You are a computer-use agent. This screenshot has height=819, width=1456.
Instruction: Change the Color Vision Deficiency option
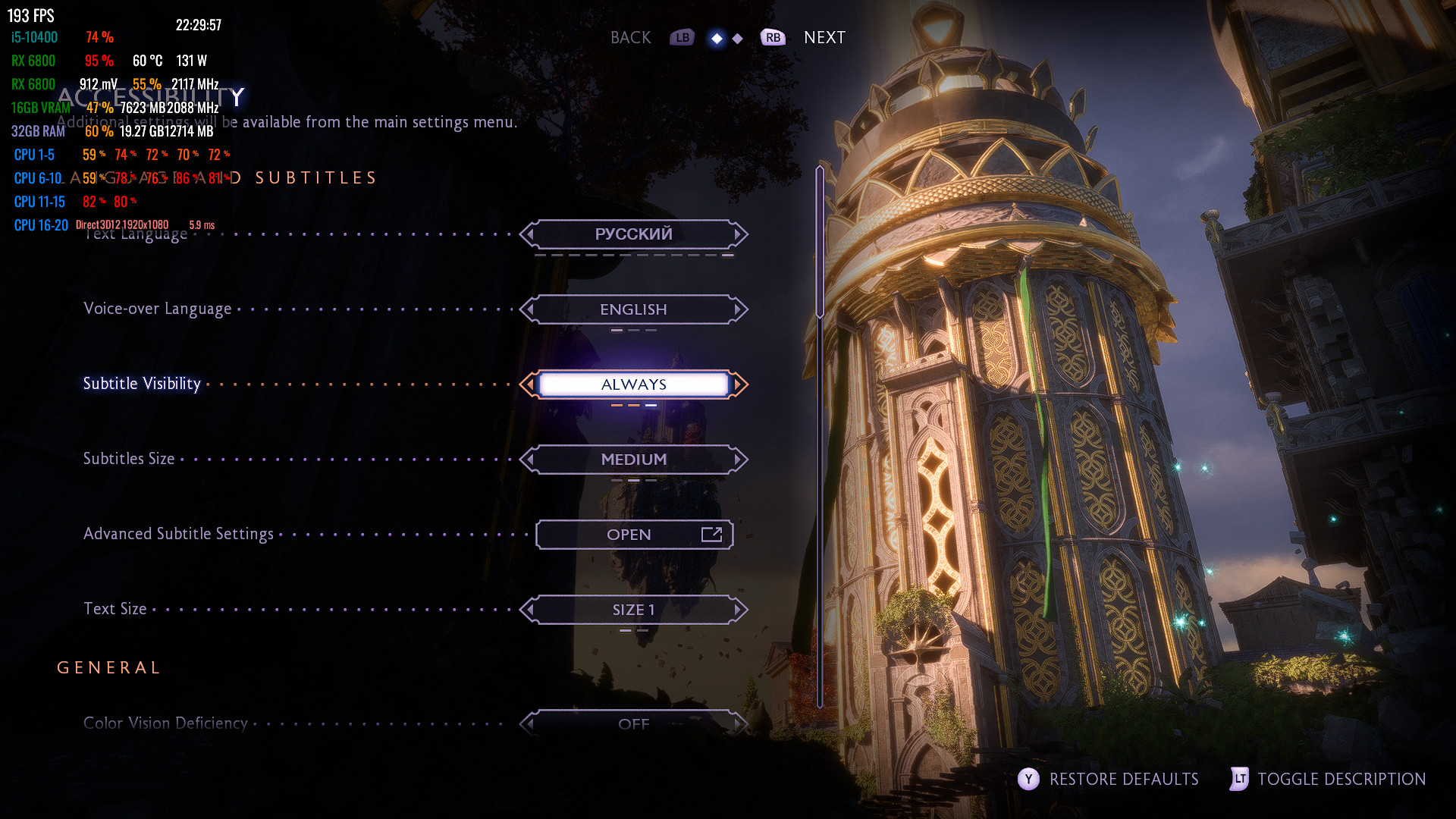(x=739, y=724)
